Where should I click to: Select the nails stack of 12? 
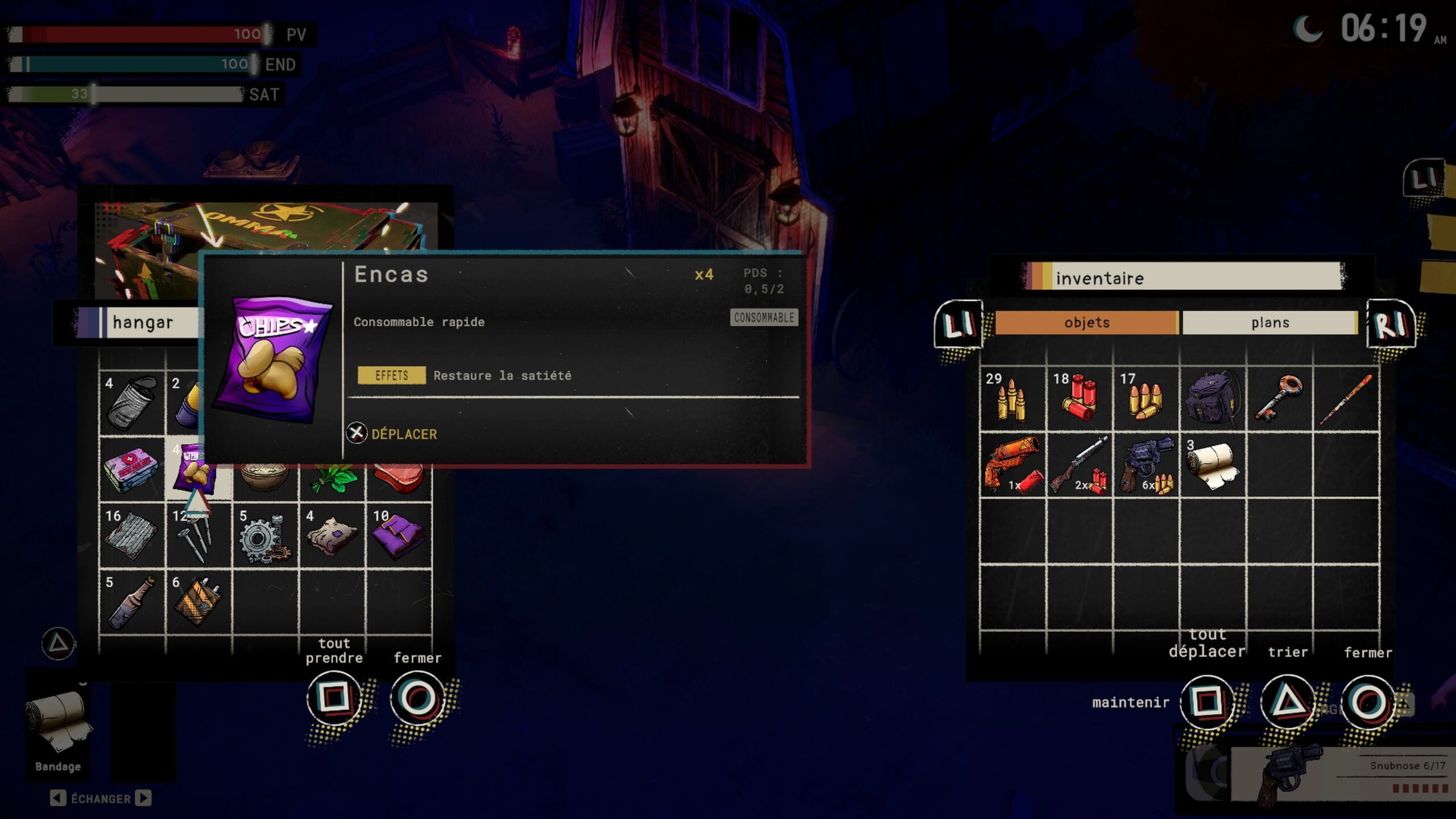198,536
